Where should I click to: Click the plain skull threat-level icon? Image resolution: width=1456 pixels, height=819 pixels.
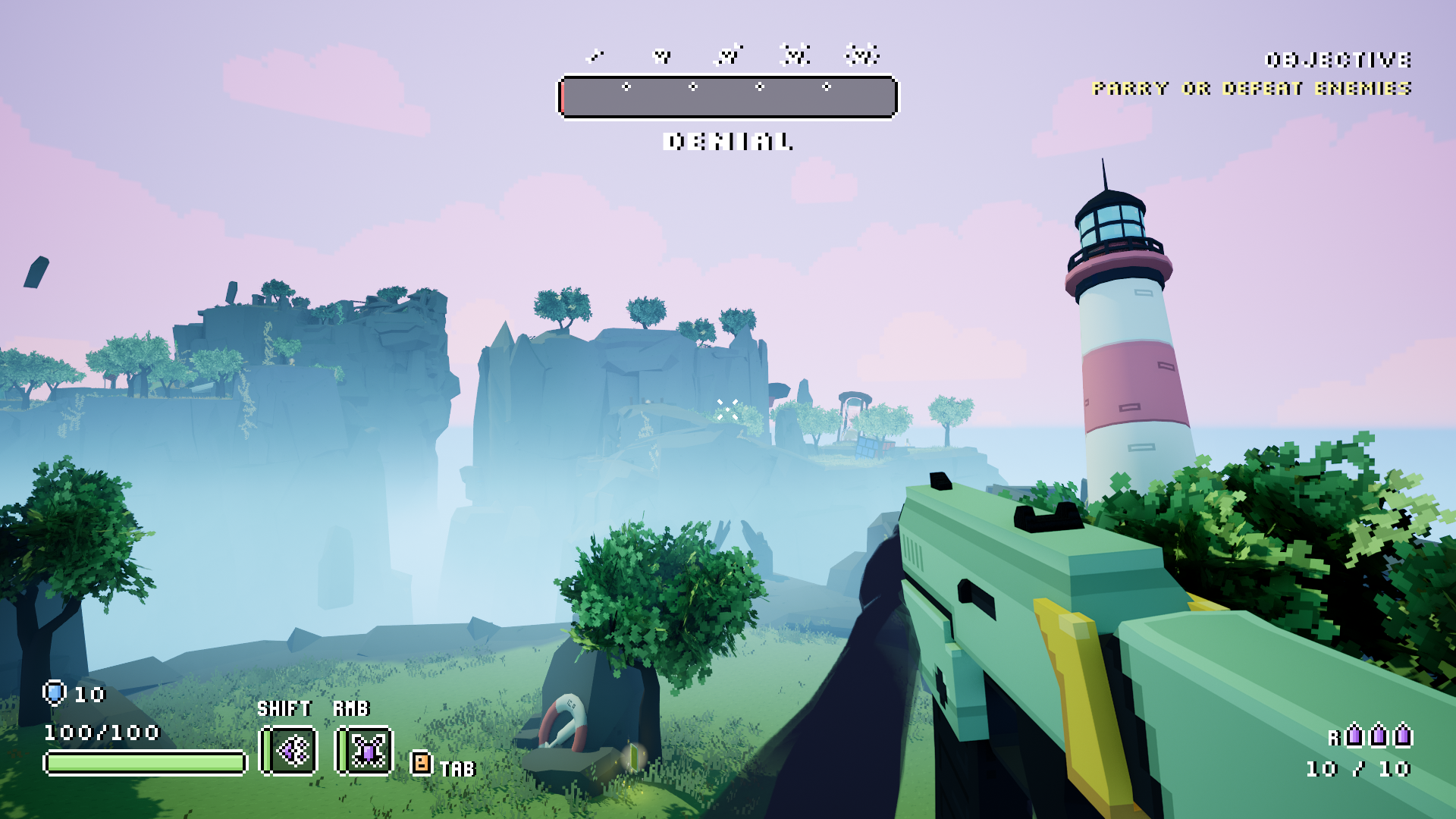[662, 55]
